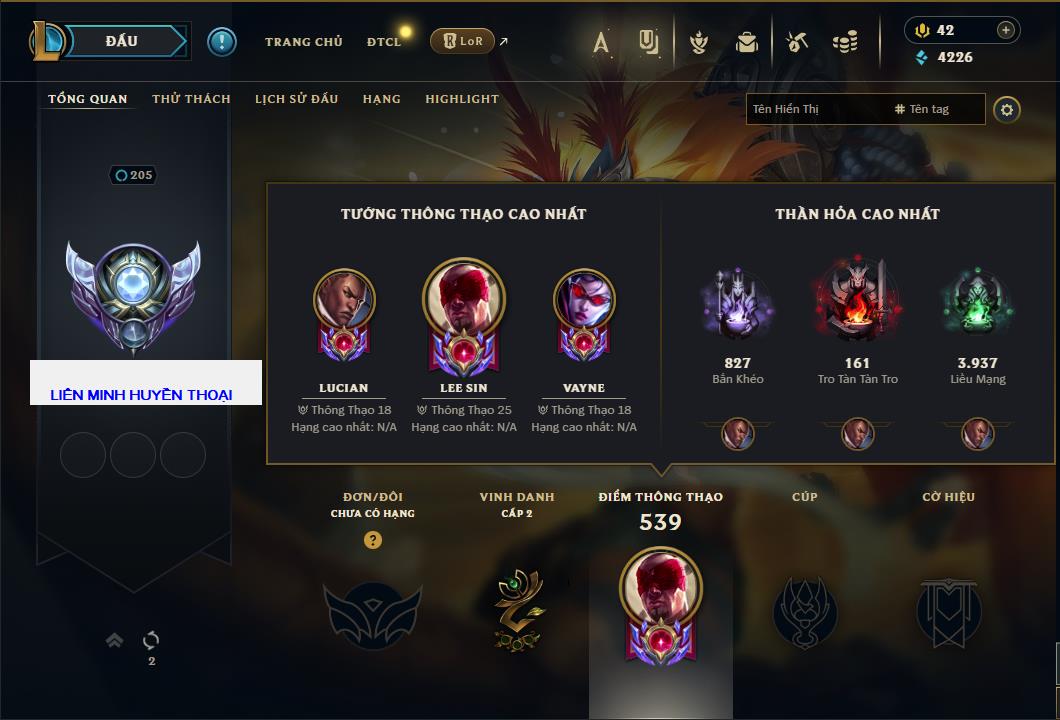Click the ĐƠN/ĐÔI question mark help icon
This screenshot has height=720, width=1060.
coord(373,540)
